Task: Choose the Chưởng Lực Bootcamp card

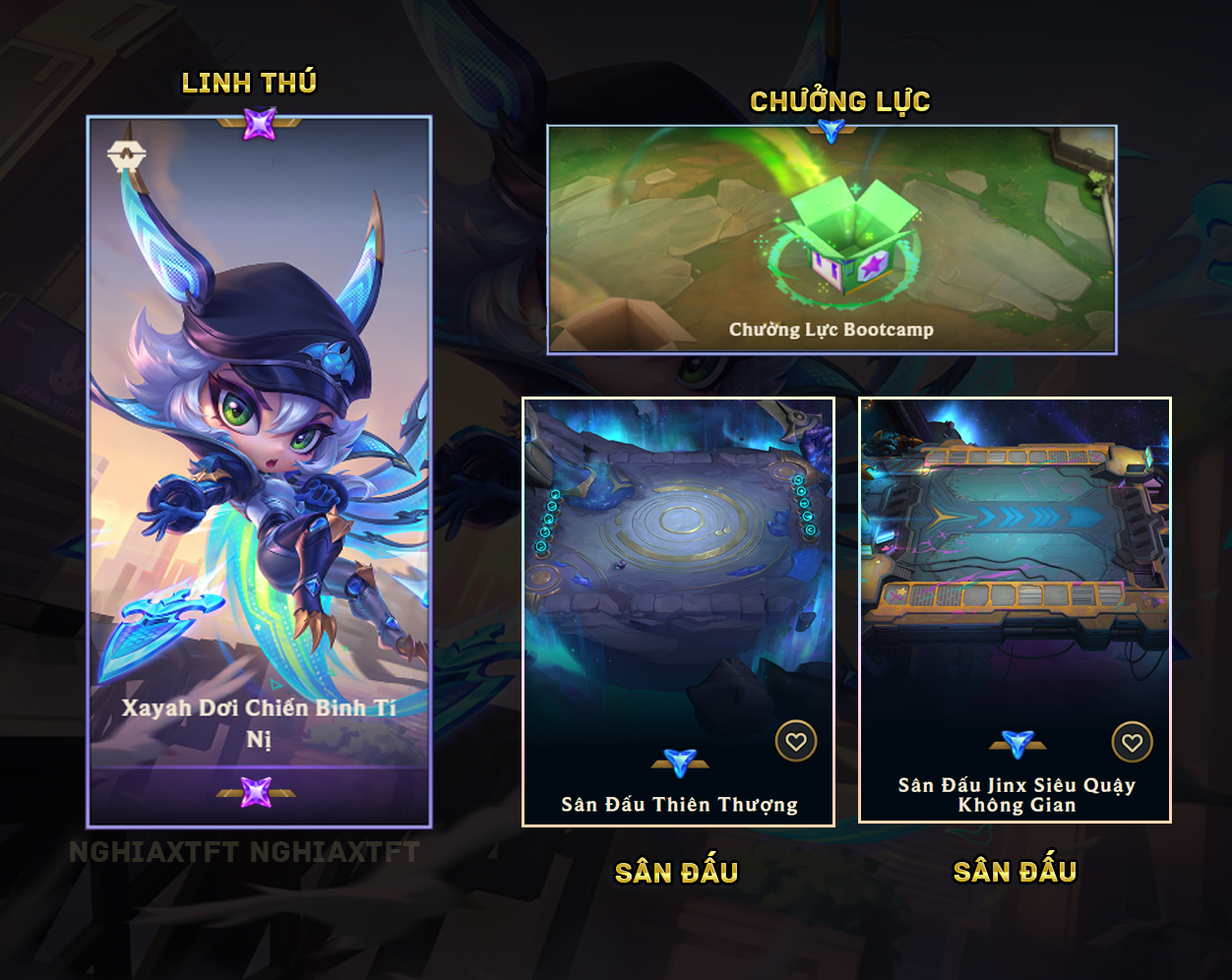Action: click(832, 239)
